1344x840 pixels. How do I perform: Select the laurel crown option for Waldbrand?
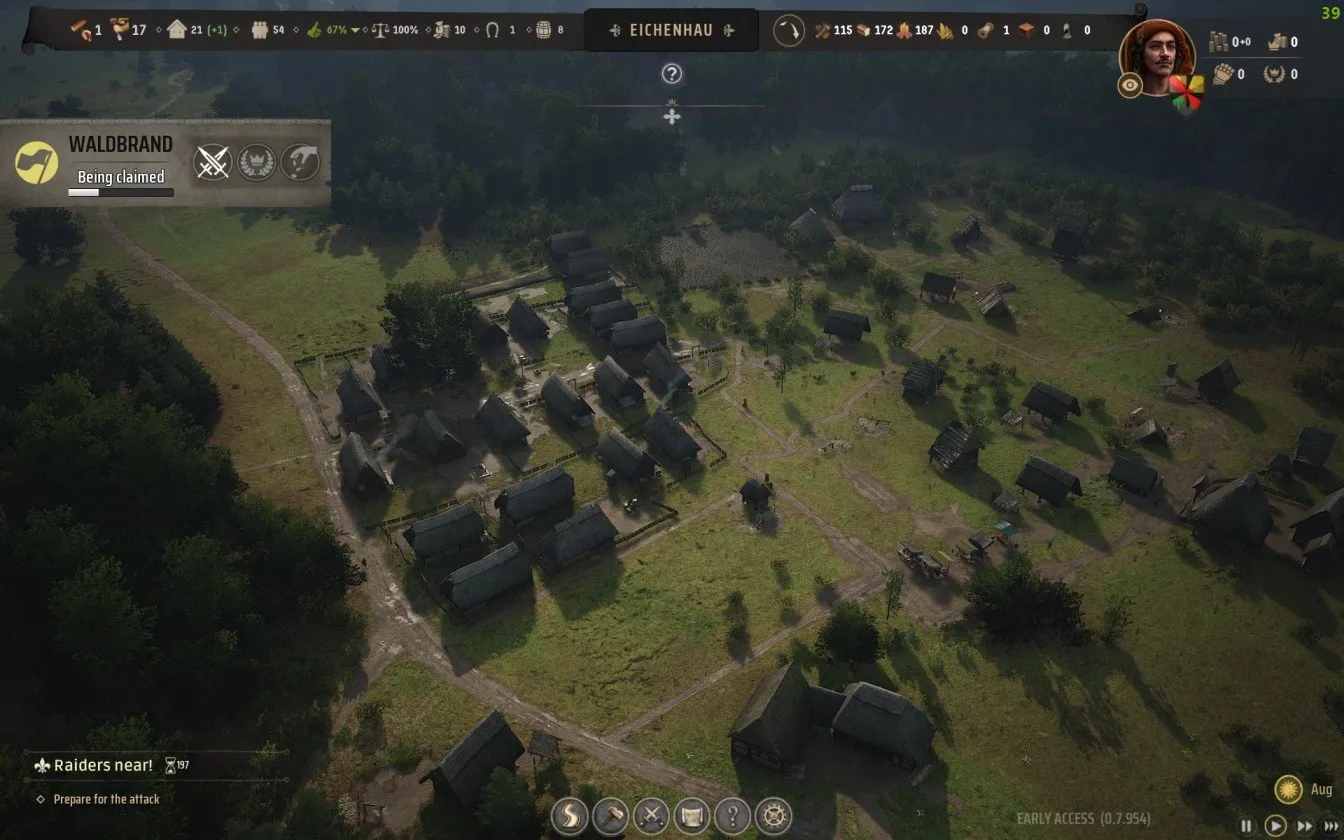click(x=256, y=162)
